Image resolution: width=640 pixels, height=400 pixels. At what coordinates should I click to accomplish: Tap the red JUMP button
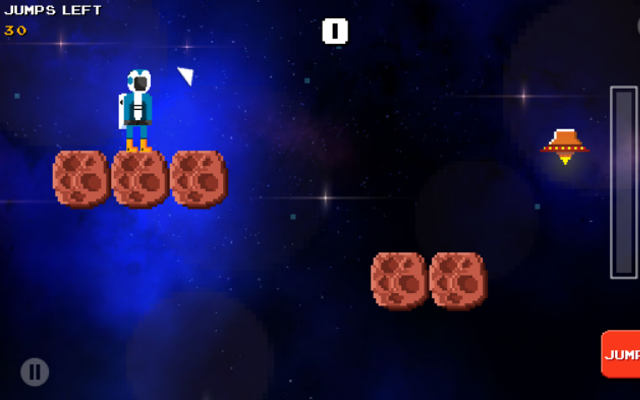click(x=621, y=354)
